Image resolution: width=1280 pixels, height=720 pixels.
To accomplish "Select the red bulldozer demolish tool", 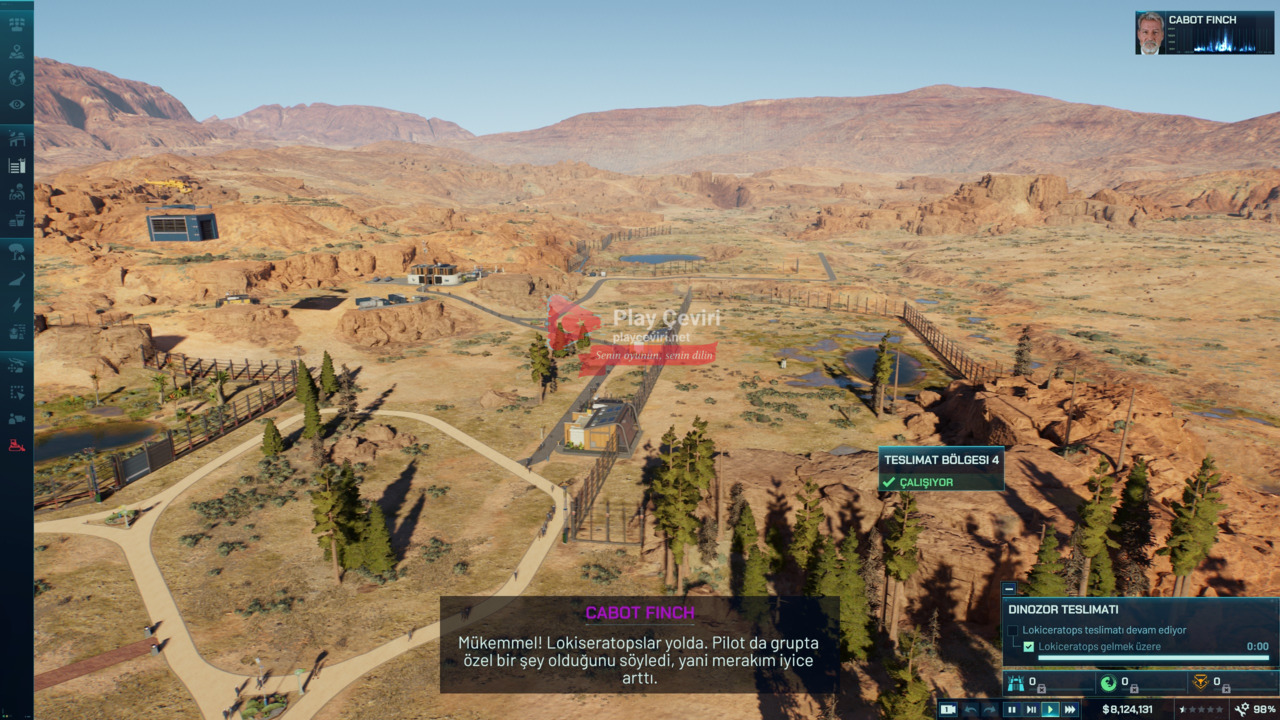I will (x=17, y=445).
